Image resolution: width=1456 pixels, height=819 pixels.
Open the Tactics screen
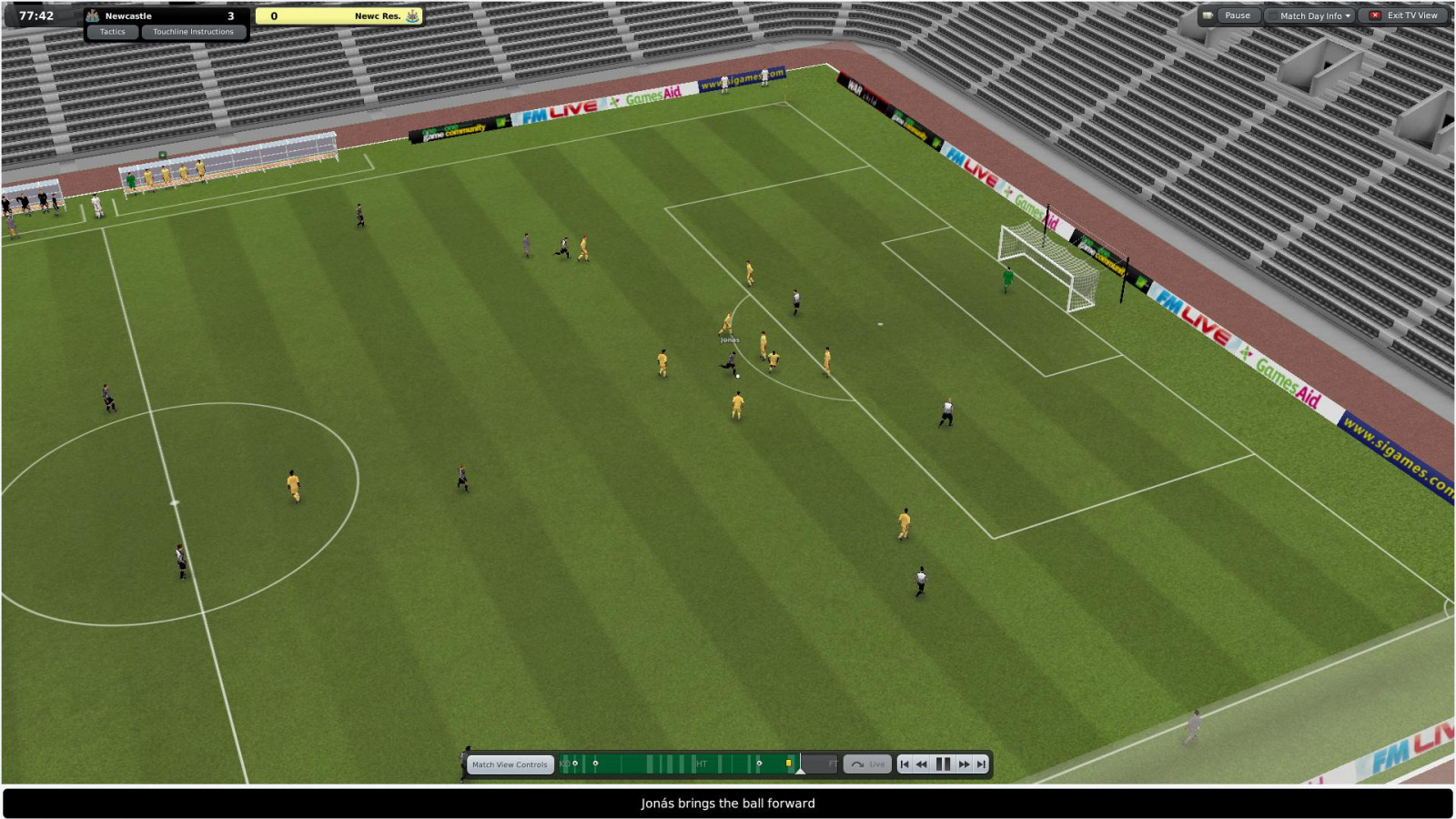click(x=113, y=32)
